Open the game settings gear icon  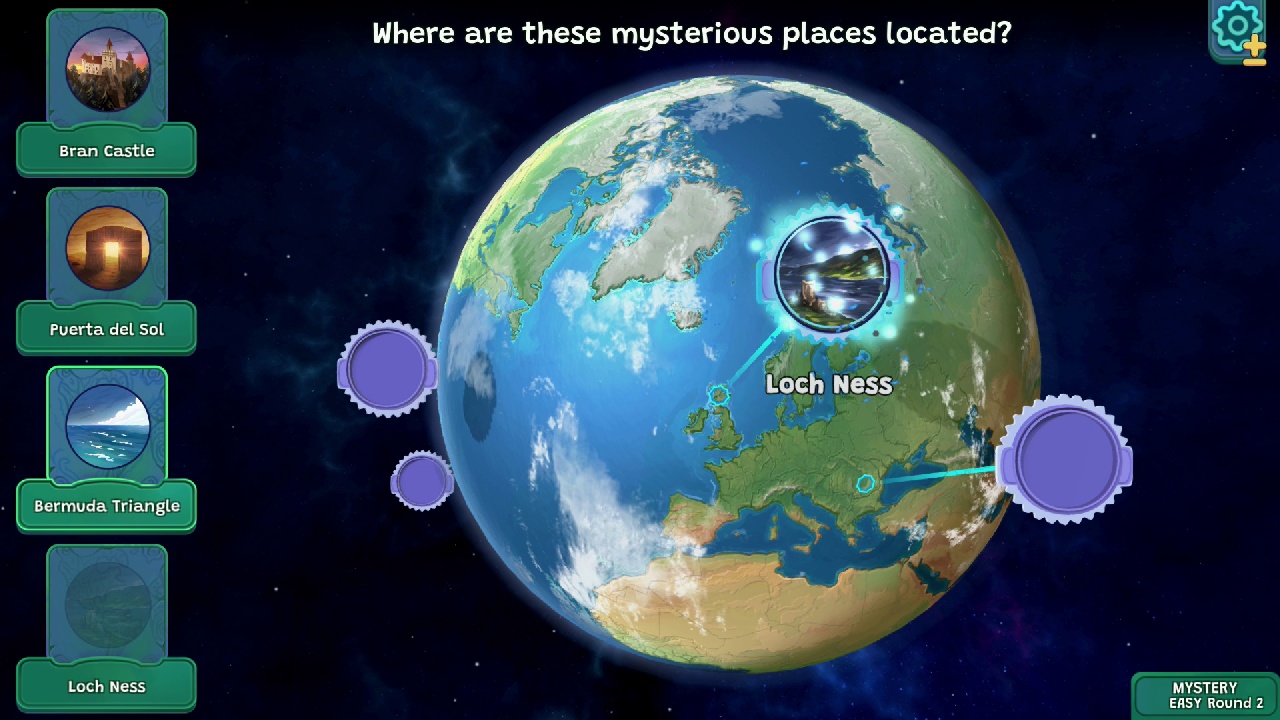click(x=1236, y=26)
